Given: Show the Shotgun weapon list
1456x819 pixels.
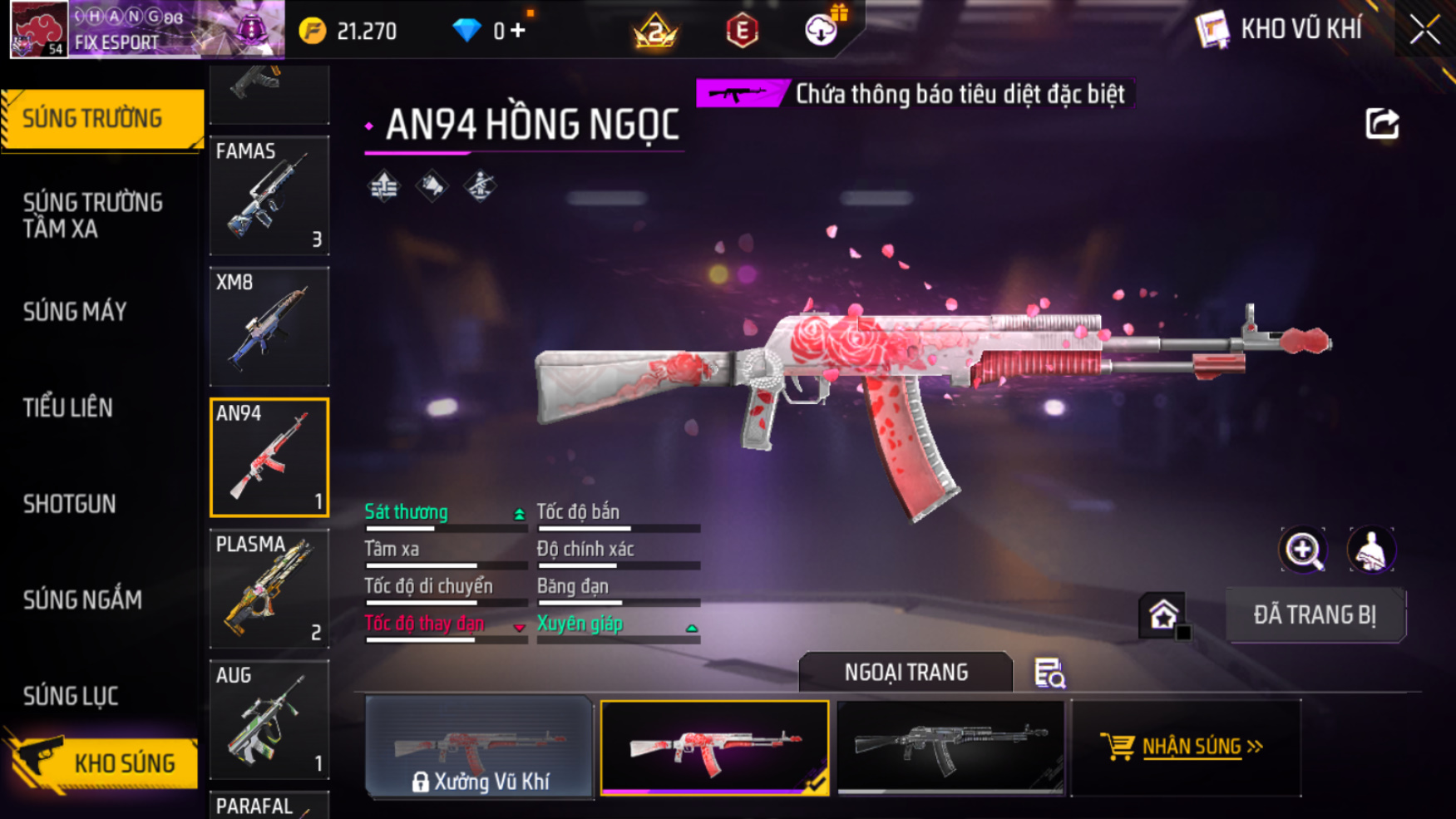Looking at the screenshot, I should 69,504.
